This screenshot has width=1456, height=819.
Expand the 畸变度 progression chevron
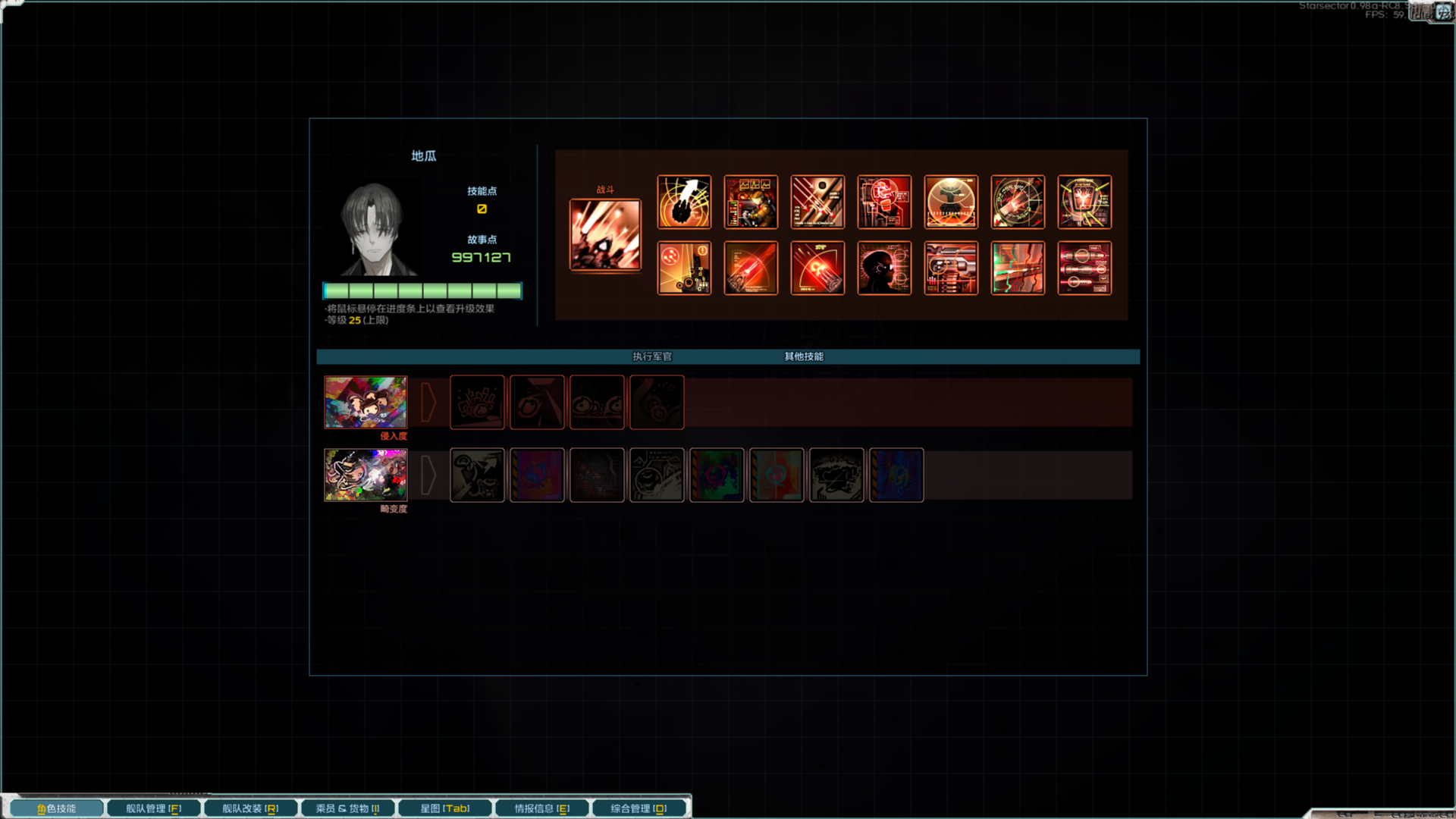(x=429, y=475)
